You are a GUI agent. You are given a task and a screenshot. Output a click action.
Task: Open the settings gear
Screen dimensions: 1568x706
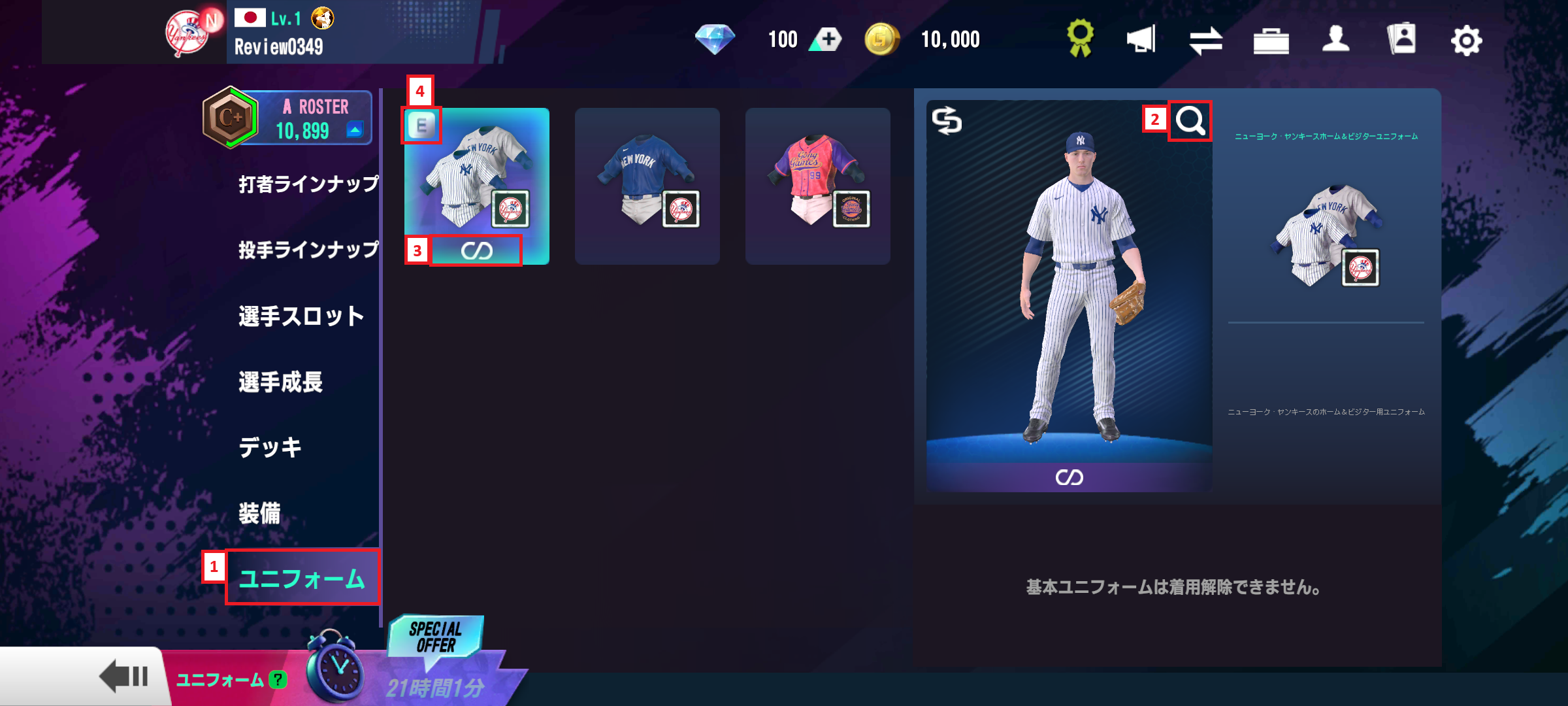(1466, 41)
